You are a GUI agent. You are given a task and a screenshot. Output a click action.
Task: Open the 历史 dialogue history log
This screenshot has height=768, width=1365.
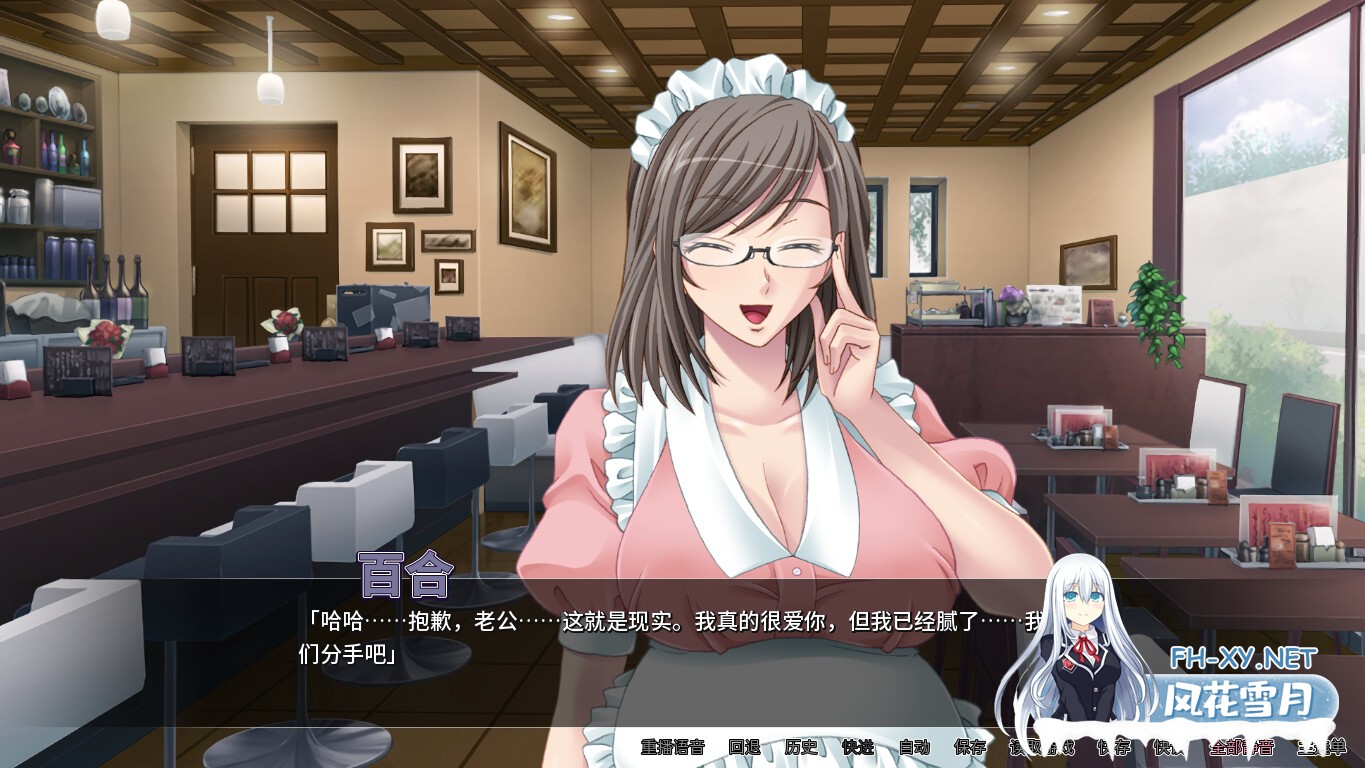(x=801, y=746)
